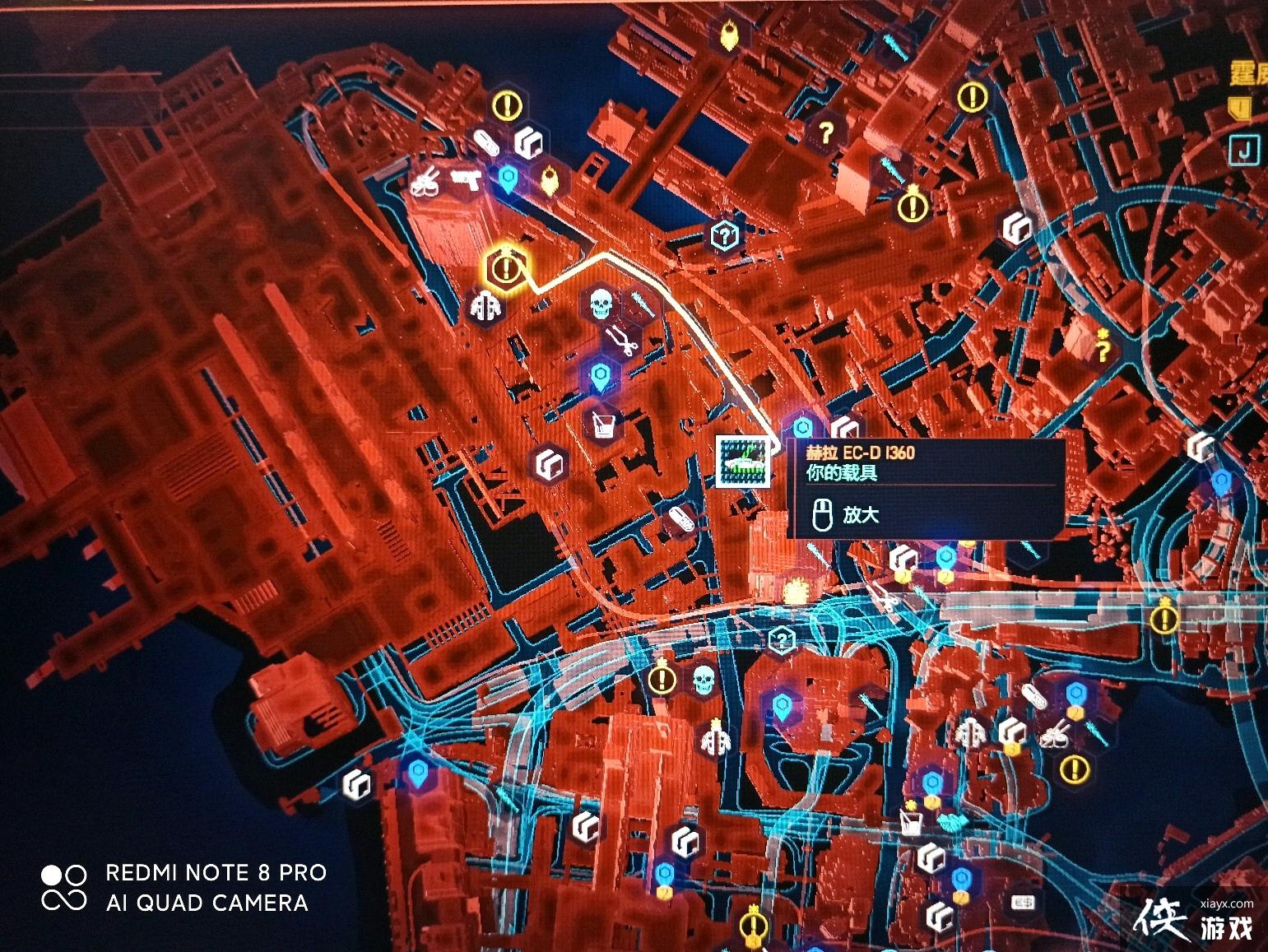The image size is (1268, 952).
Task: Click the E$ currency exchange marker
Action: (1022, 903)
